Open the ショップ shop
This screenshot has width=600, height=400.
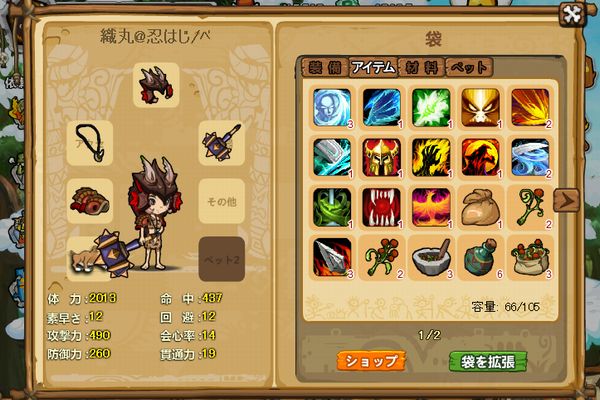point(371,360)
